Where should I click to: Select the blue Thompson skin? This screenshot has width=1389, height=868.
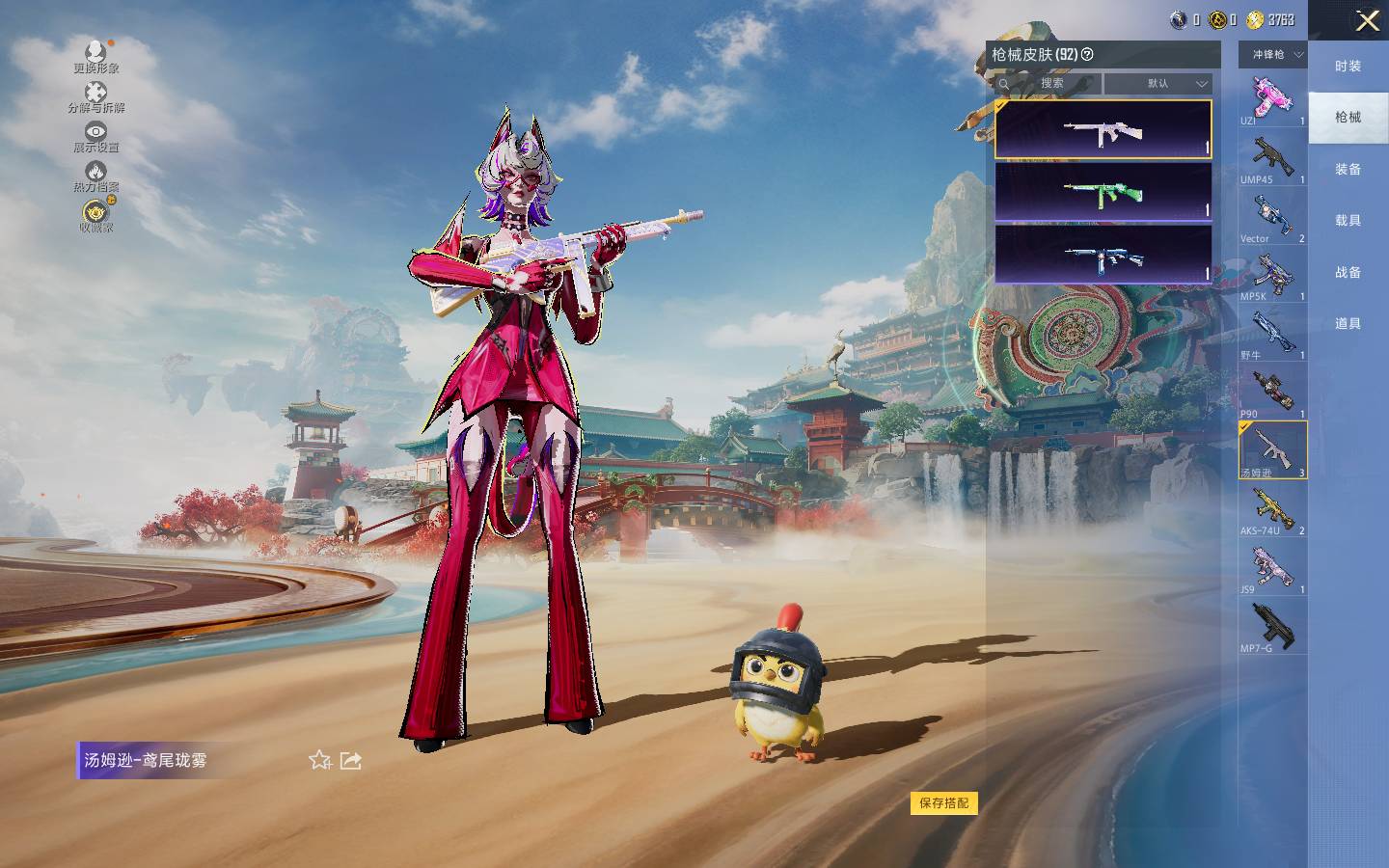point(1103,256)
